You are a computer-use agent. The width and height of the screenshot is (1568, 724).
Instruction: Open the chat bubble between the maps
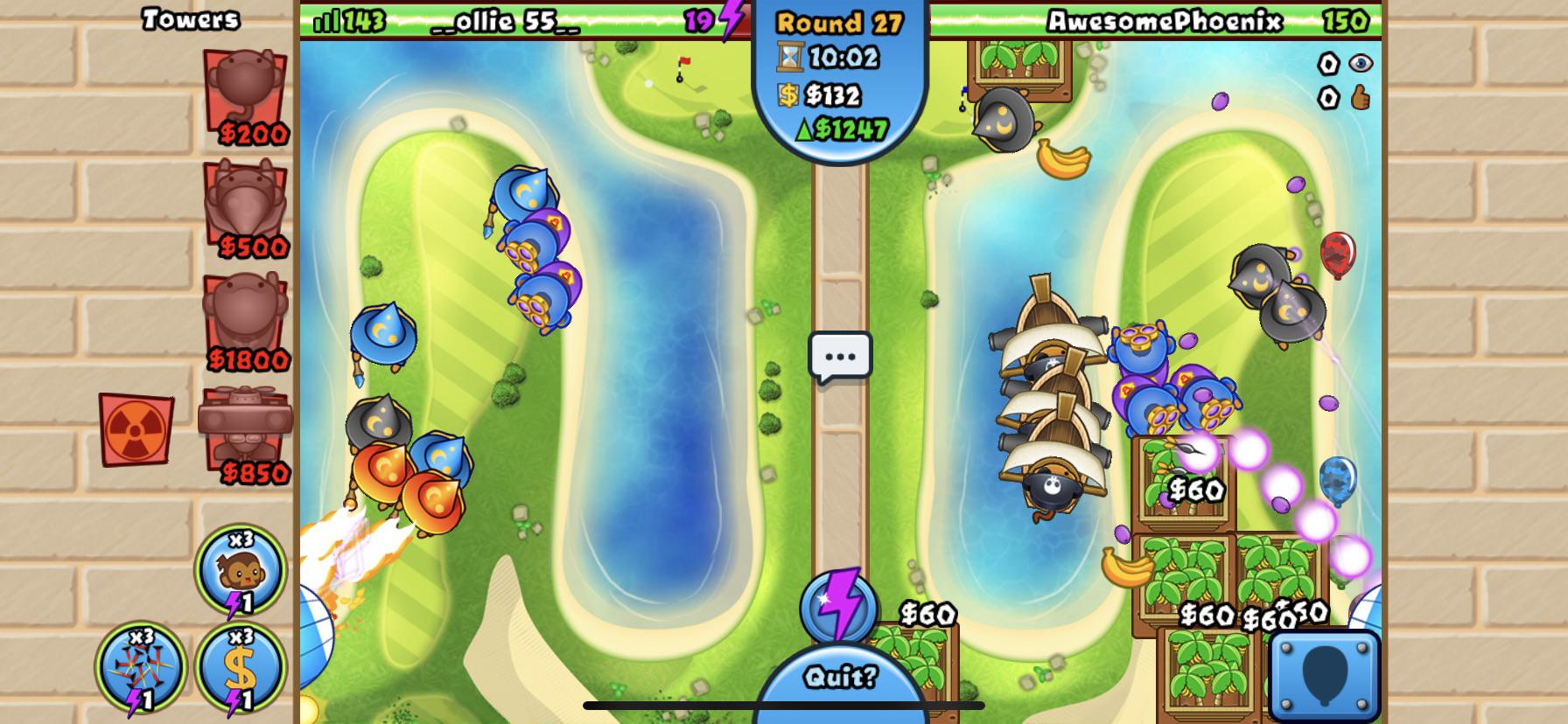pos(841,355)
